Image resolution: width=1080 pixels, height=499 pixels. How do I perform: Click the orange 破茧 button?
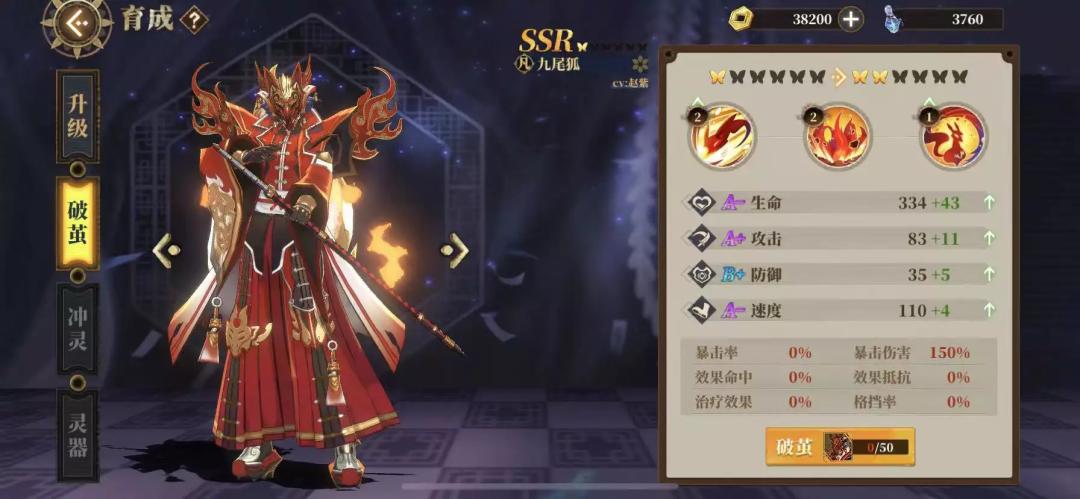point(796,447)
